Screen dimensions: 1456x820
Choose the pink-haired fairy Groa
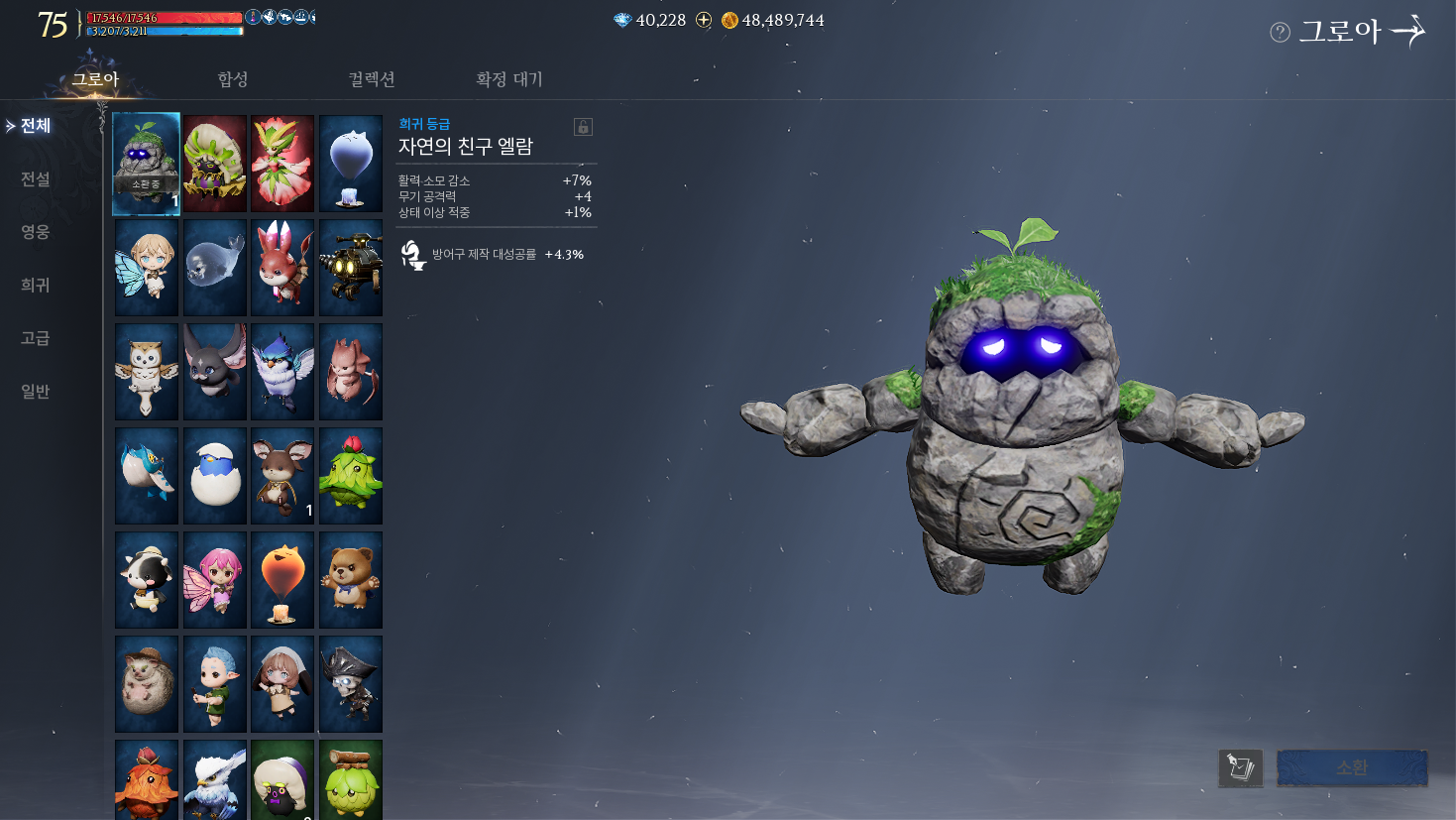tap(215, 580)
